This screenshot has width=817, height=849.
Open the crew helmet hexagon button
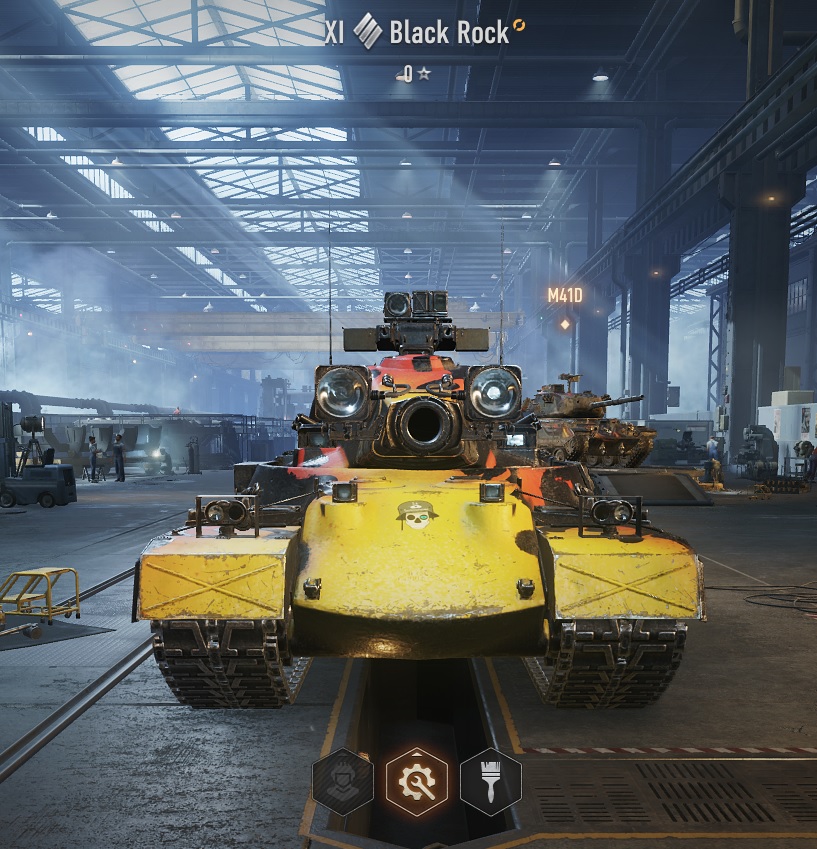343,782
